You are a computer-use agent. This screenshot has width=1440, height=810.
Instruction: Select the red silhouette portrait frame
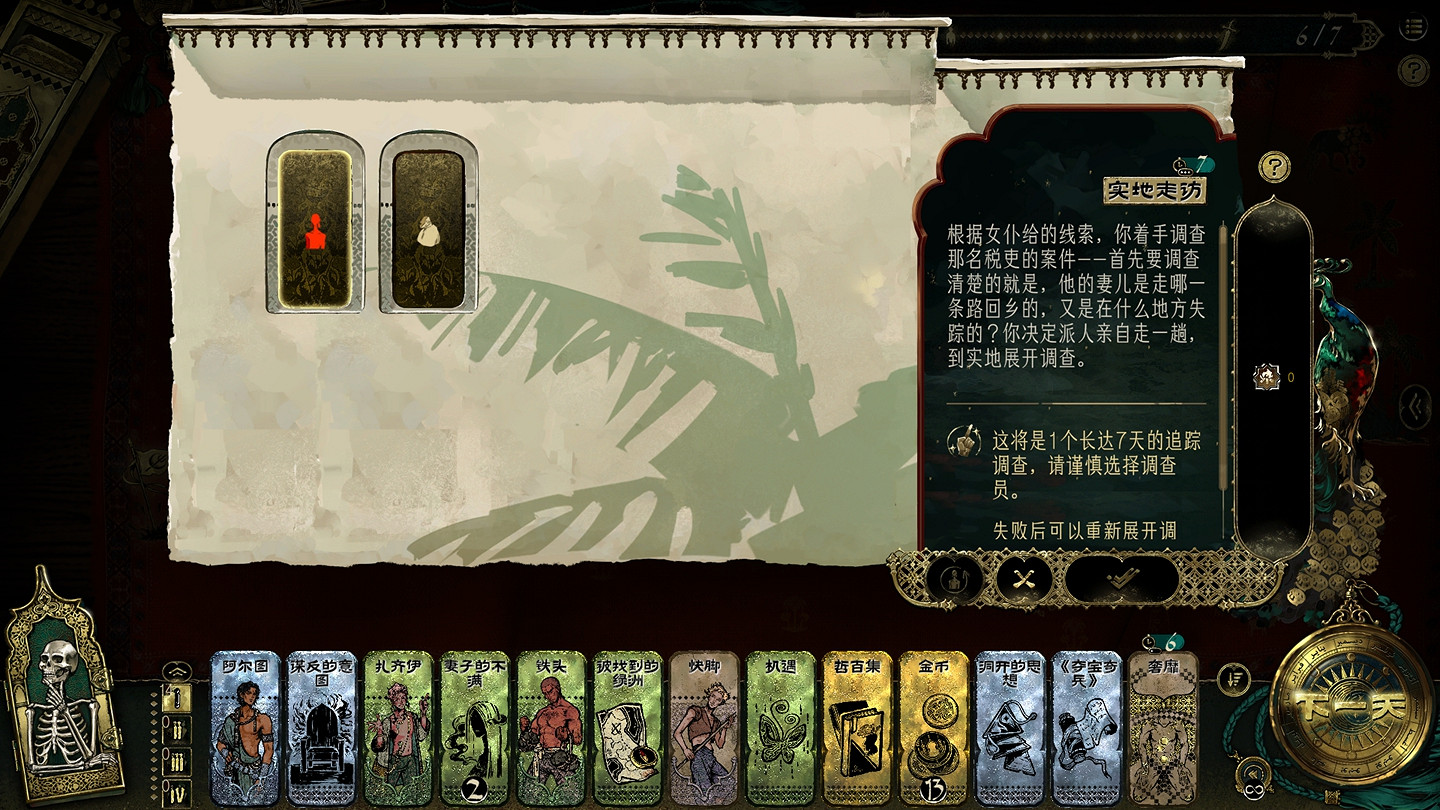coord(315,228)
